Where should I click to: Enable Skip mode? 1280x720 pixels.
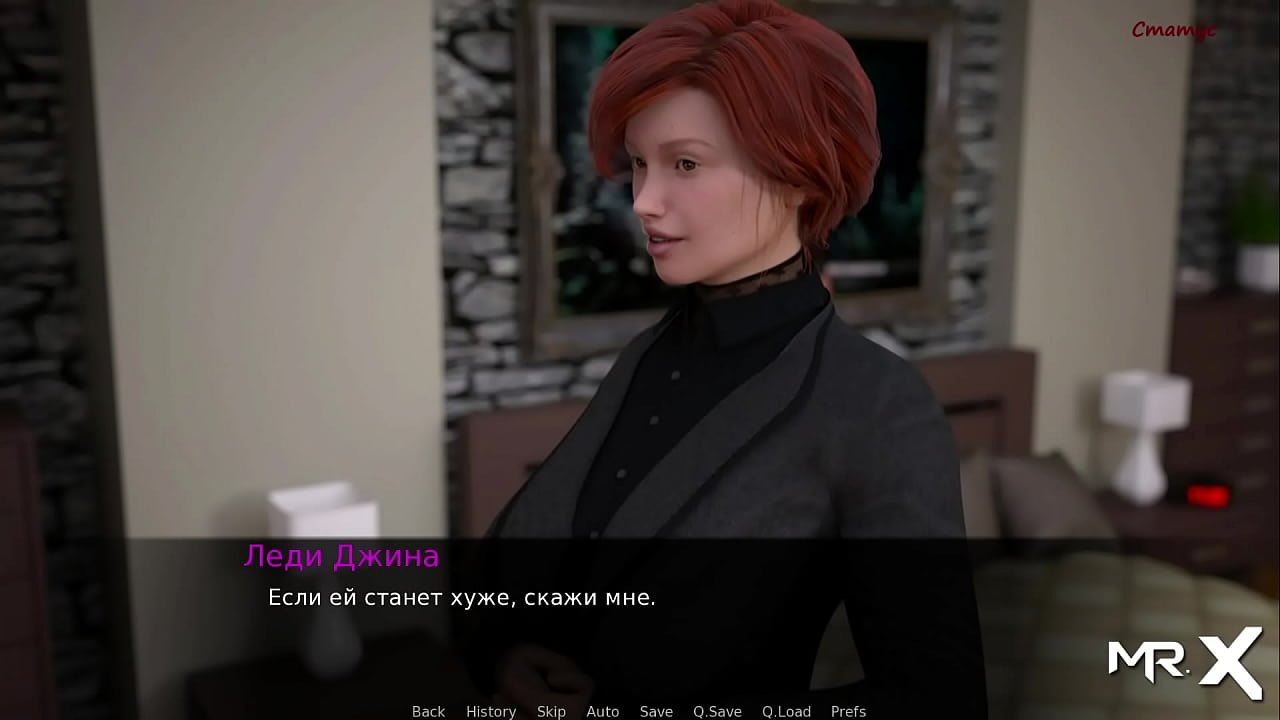pos(552,711)
